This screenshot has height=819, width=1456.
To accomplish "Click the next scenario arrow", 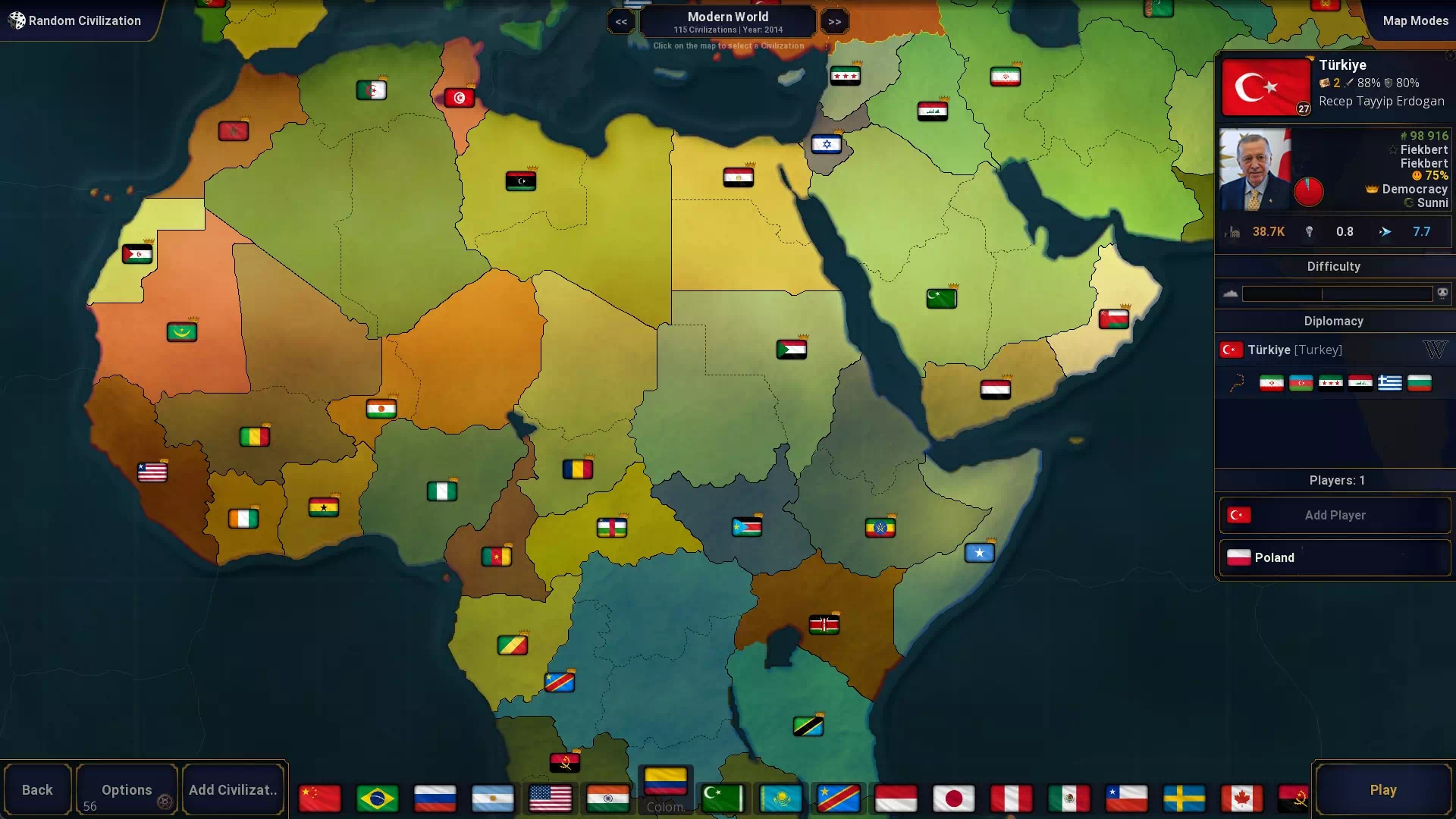I will click(834, 21).
